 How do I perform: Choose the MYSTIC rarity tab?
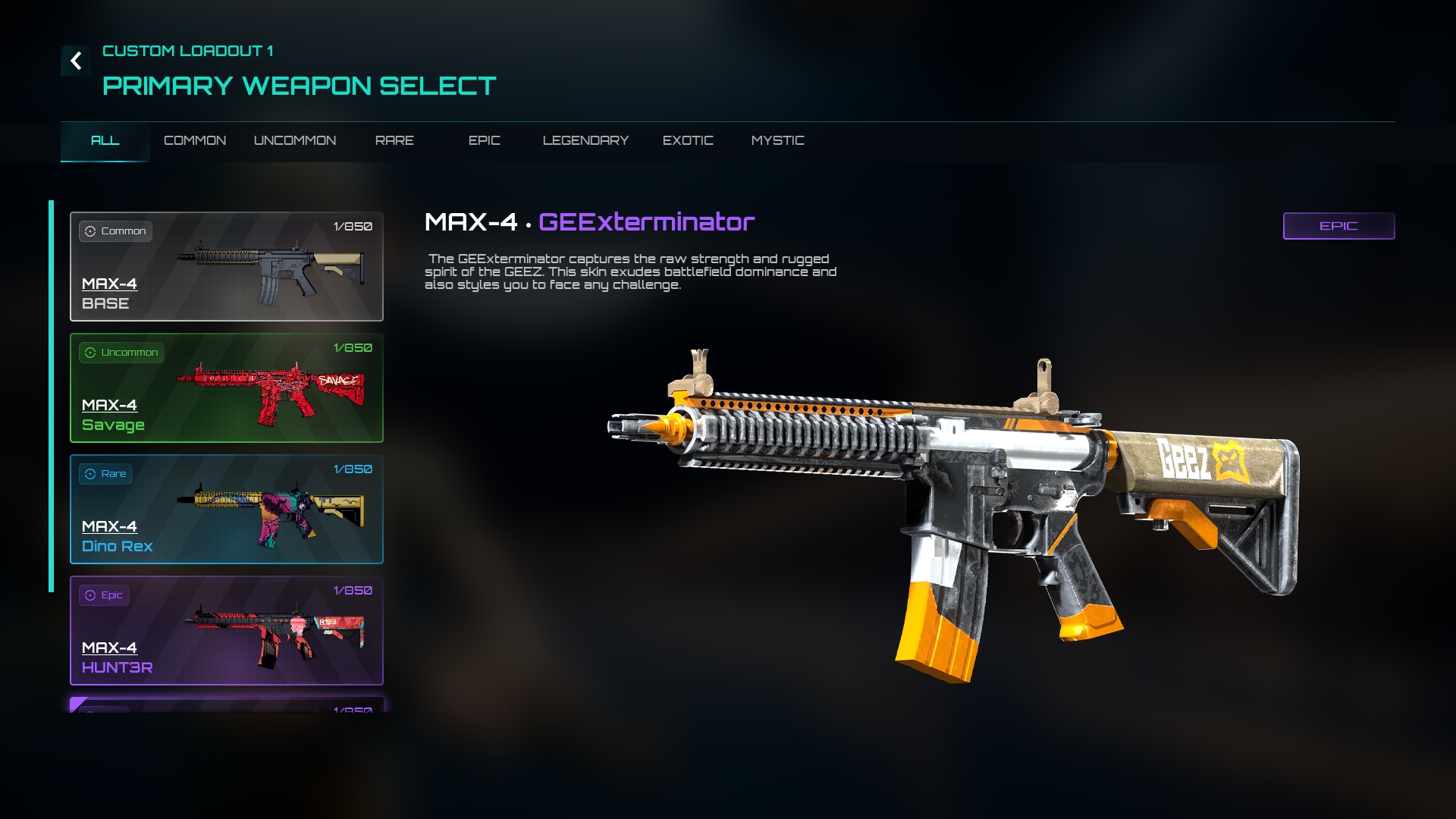tap(777, 141)
